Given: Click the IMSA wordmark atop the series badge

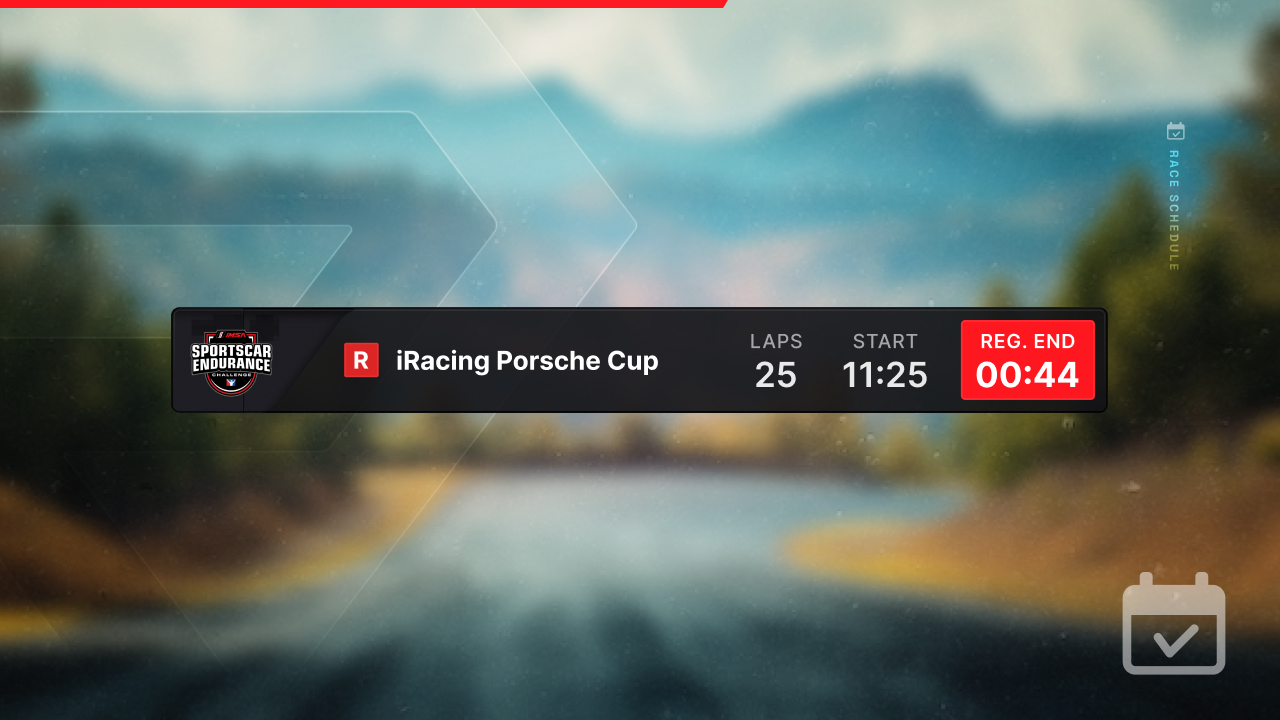Looking at the screenshot, I should tap(232, 334).
